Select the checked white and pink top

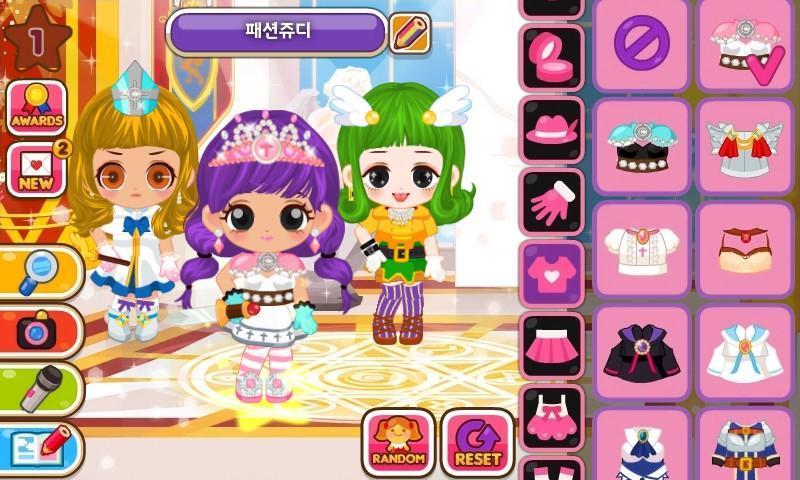coord(744,44)
